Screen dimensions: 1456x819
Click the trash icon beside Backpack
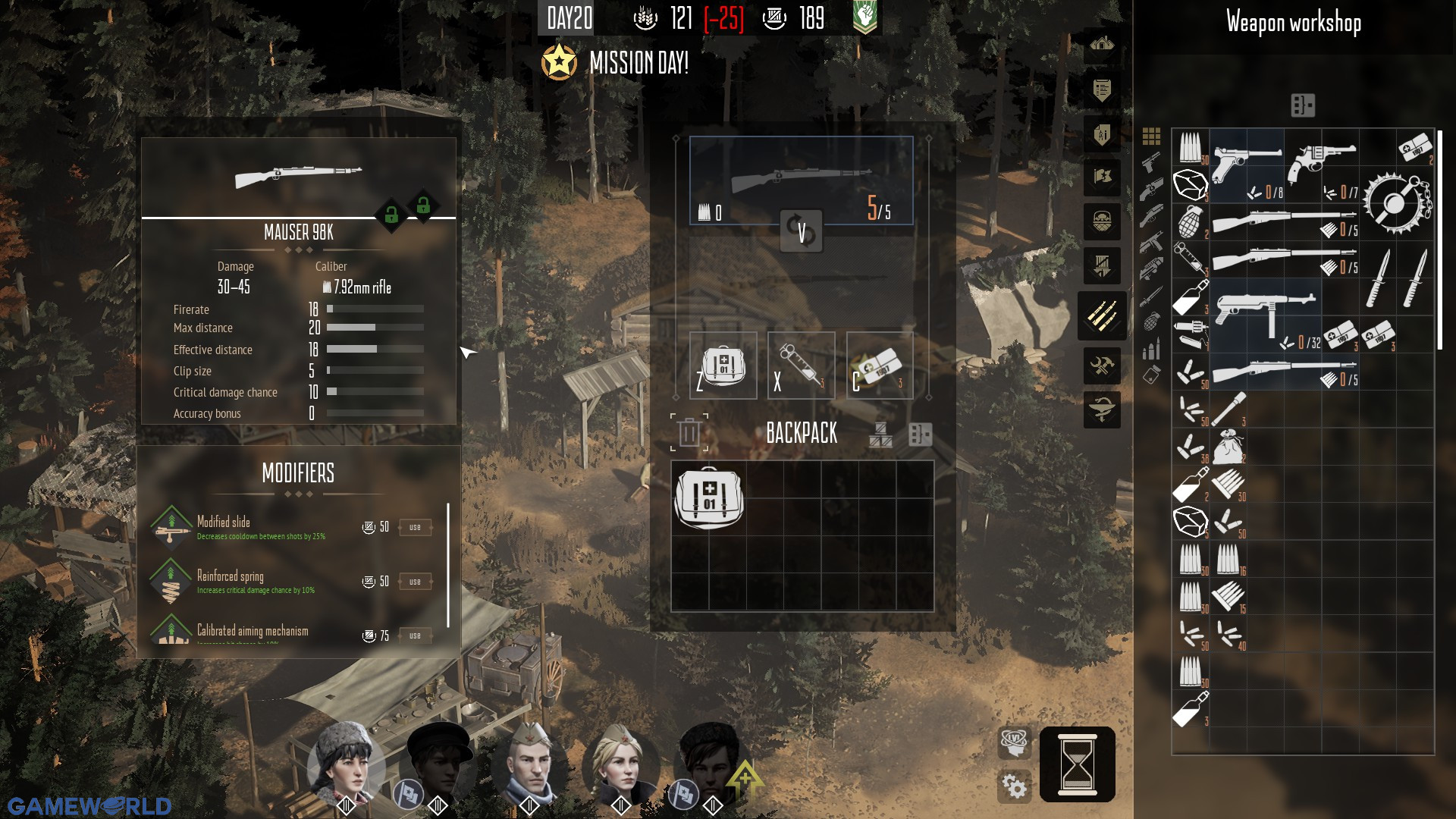point(688,432)
